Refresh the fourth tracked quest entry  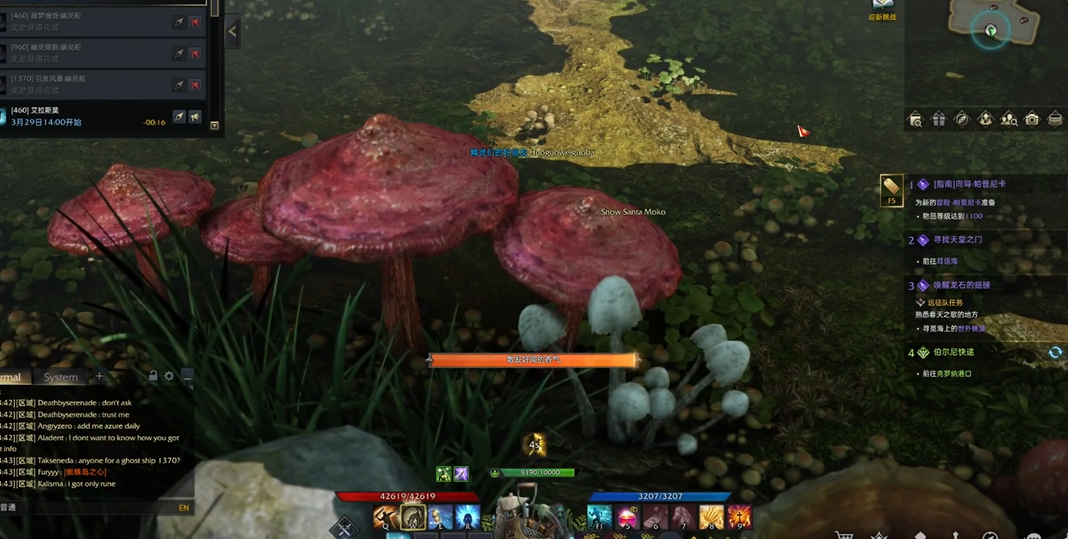(x=1054, y=353)
